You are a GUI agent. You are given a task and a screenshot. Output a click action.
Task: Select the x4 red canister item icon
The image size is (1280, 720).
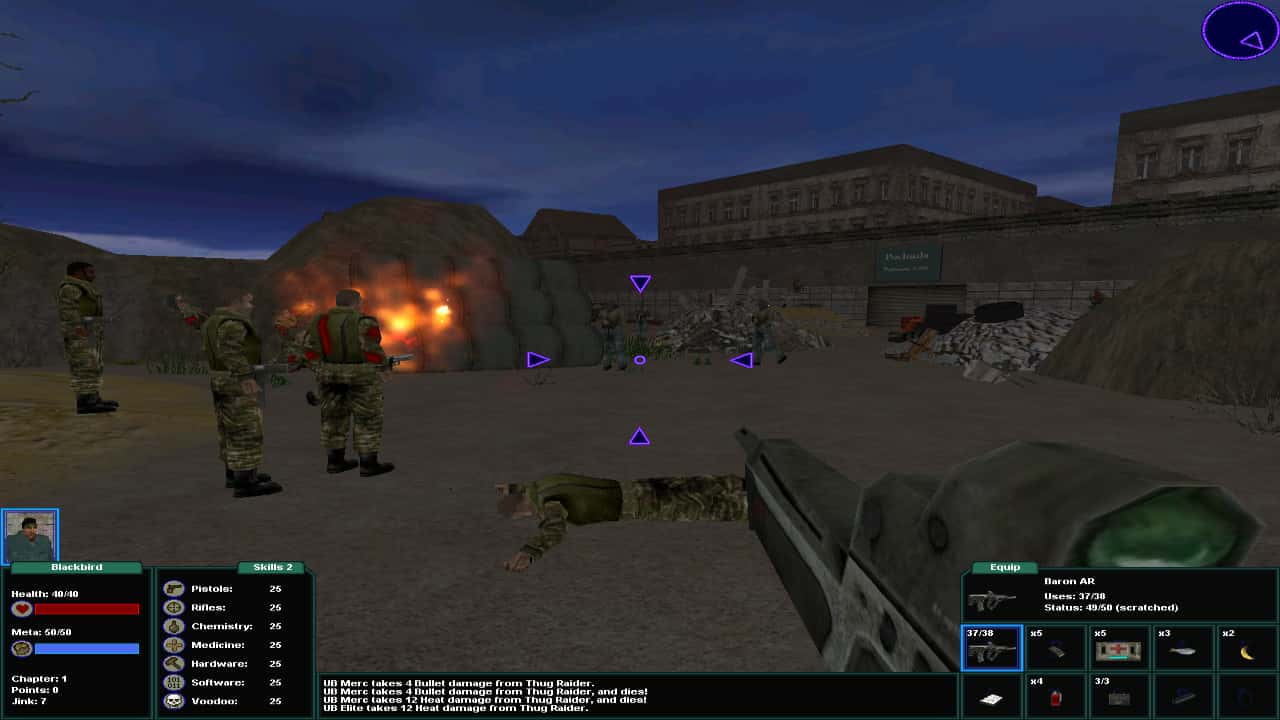pyautogui.click(x=1056, y=697)
